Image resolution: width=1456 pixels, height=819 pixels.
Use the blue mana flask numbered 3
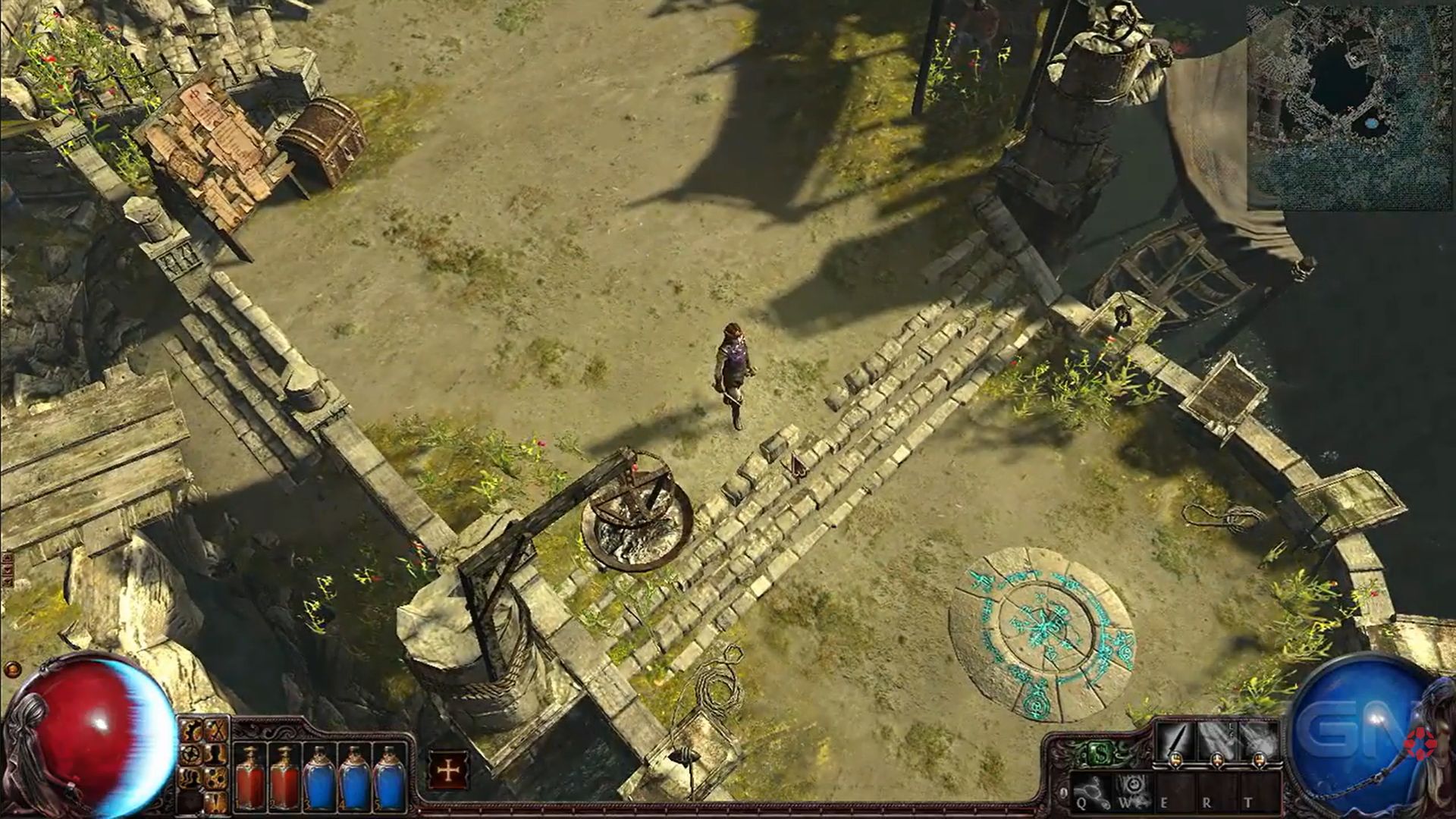(x=319, y=777)
